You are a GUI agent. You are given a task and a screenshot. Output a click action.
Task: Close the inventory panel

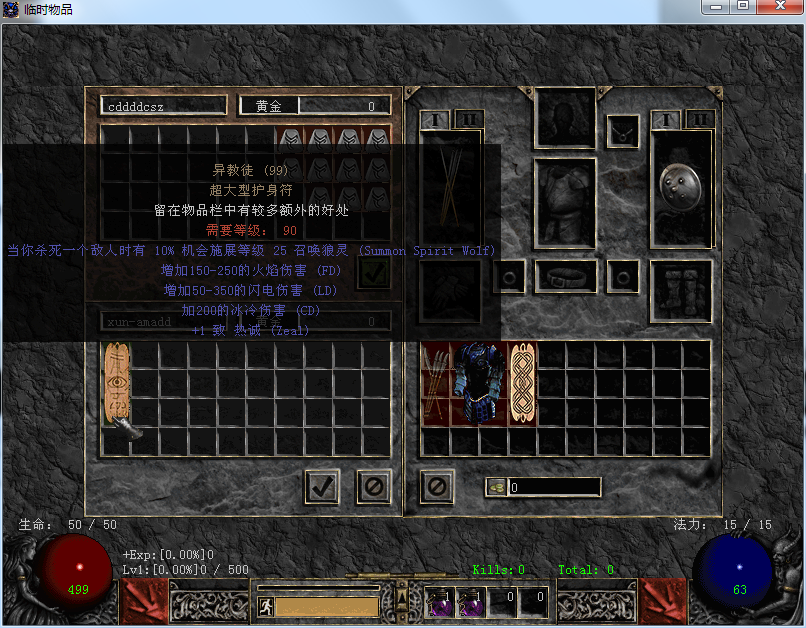tap(437, 487)
